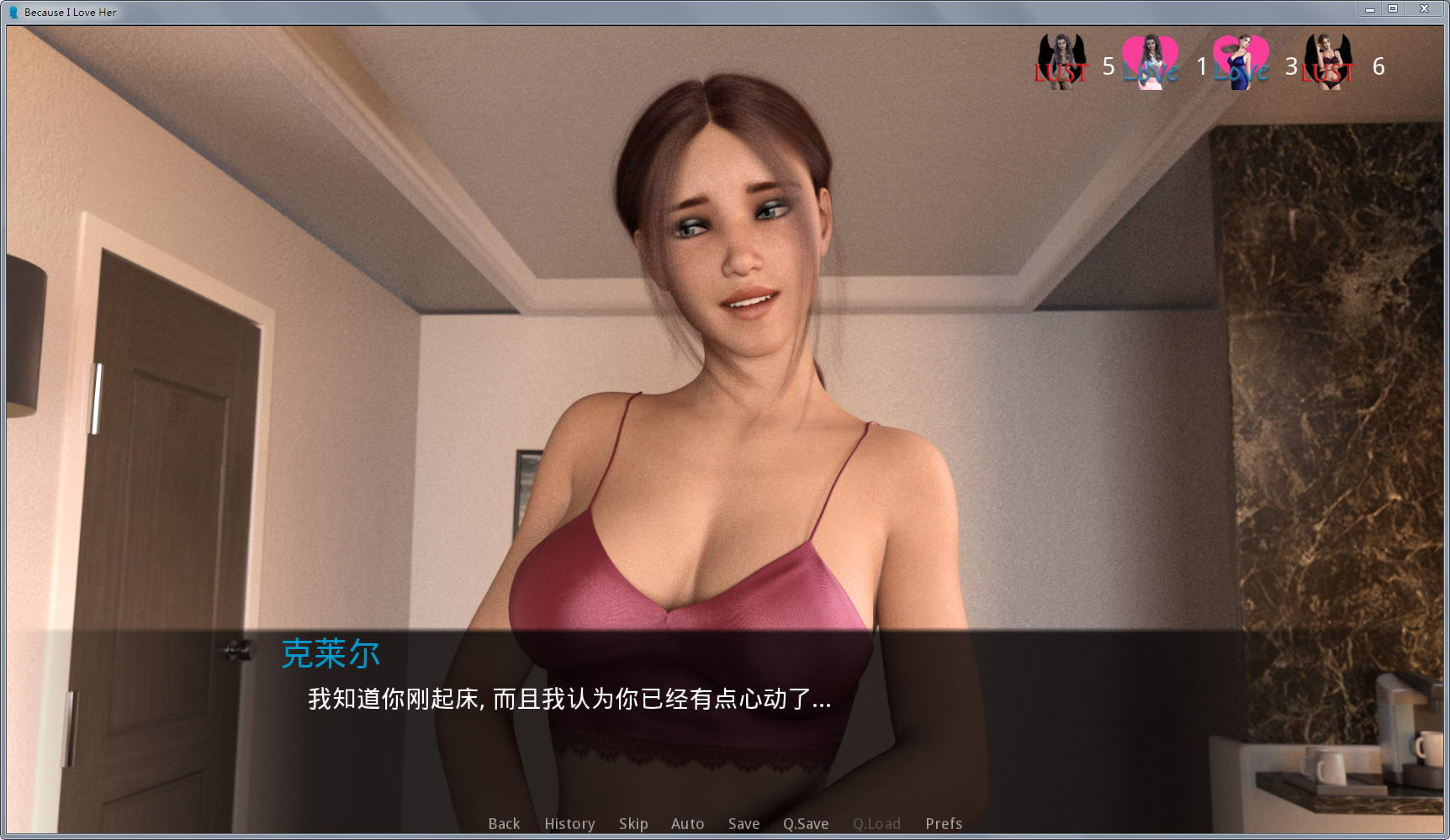The width and height of the screenshot is (1450, 840).
Task: Open Q.Load to expand saved games
Action: (877, 824)
